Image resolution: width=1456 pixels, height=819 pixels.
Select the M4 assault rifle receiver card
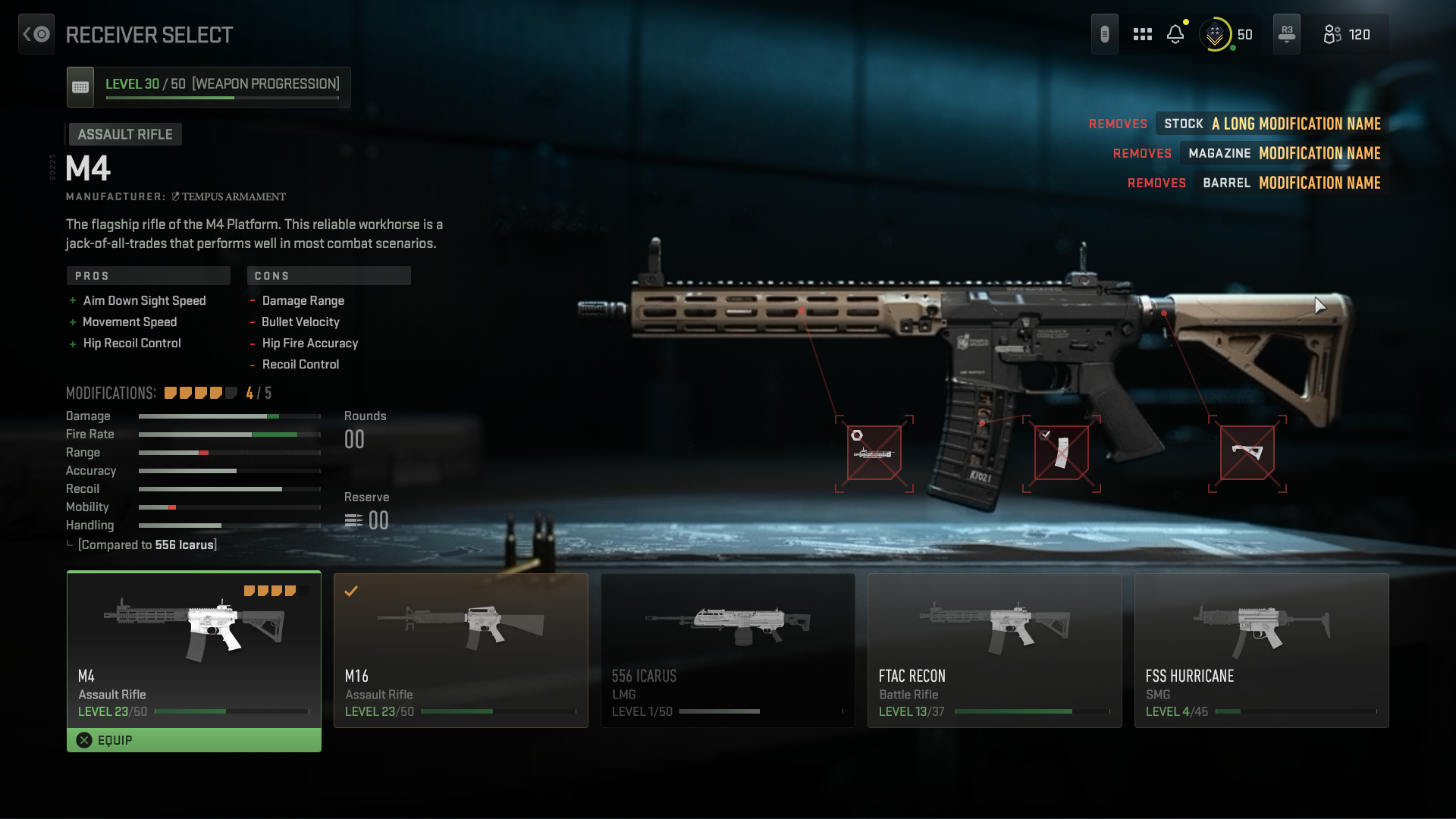coord(193,648)
